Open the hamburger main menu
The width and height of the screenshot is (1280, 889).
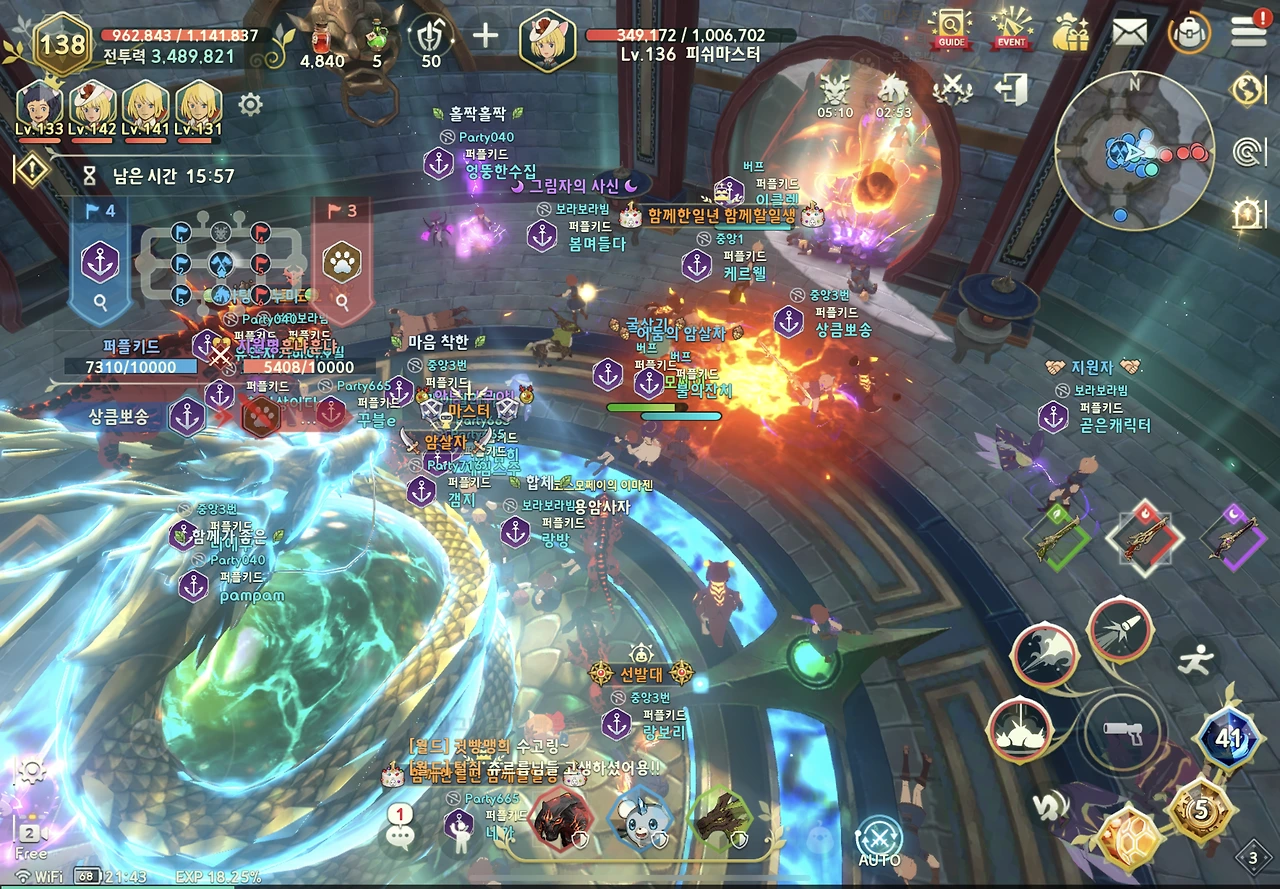click(1248, 30)
